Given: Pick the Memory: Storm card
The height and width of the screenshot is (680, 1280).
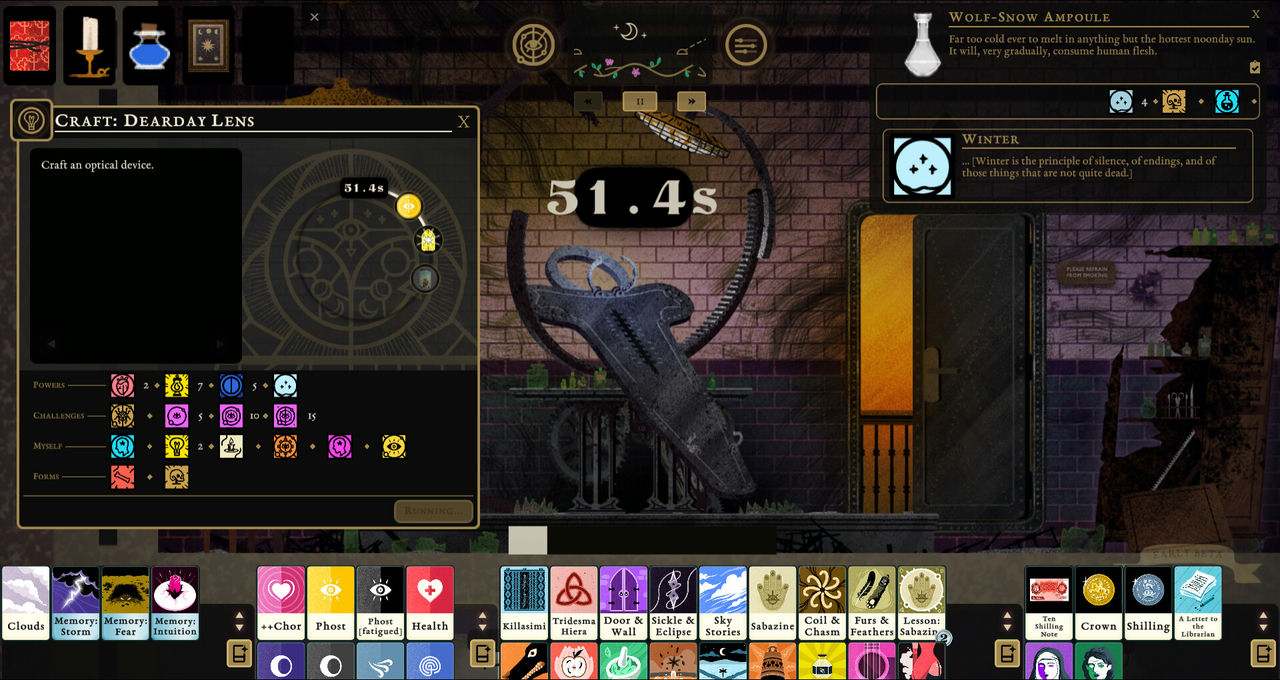Looking at the screenshot, I should click(x=76, y=603).
